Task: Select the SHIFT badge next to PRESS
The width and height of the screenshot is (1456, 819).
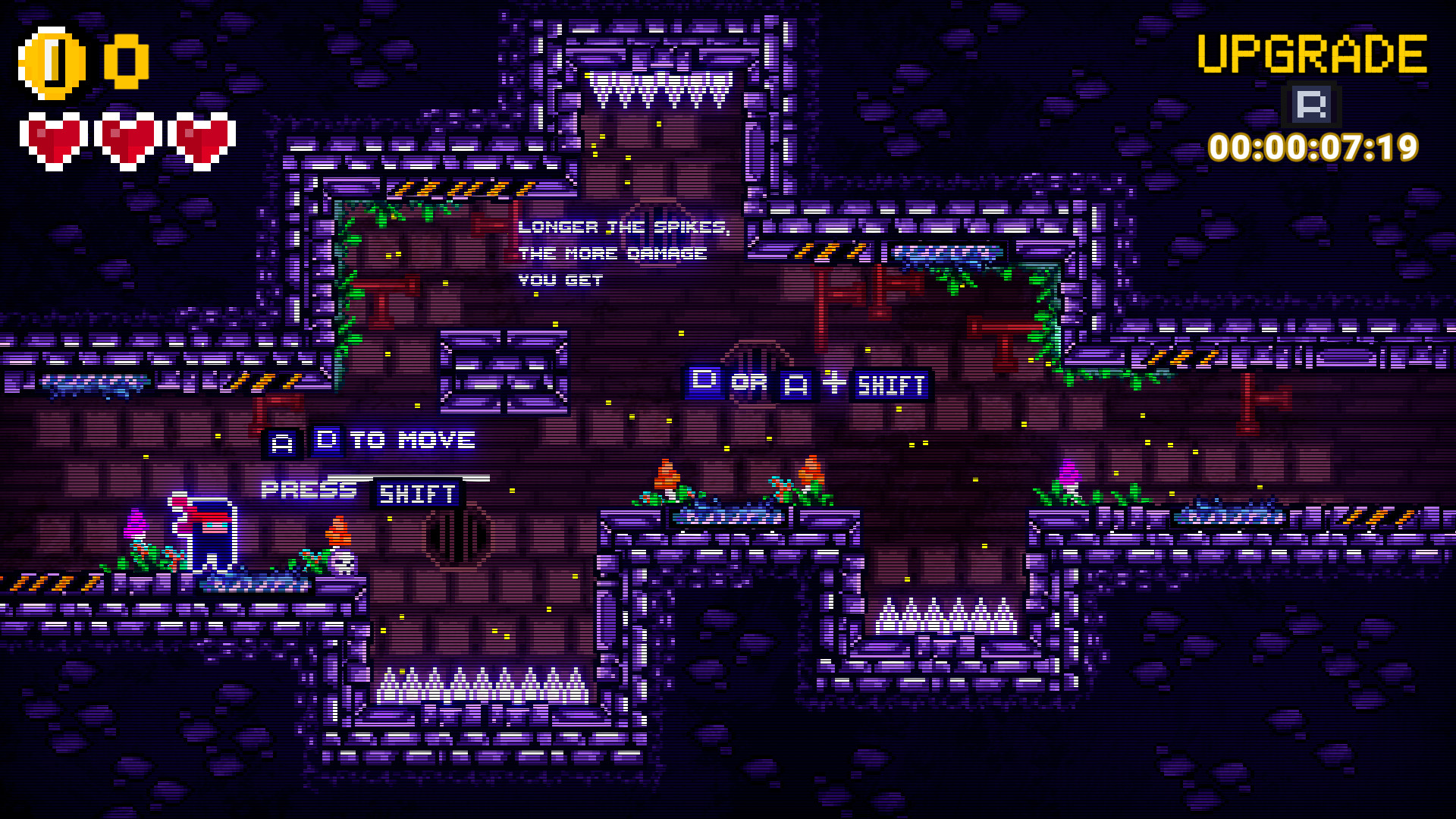Action: tap(416, 493)
